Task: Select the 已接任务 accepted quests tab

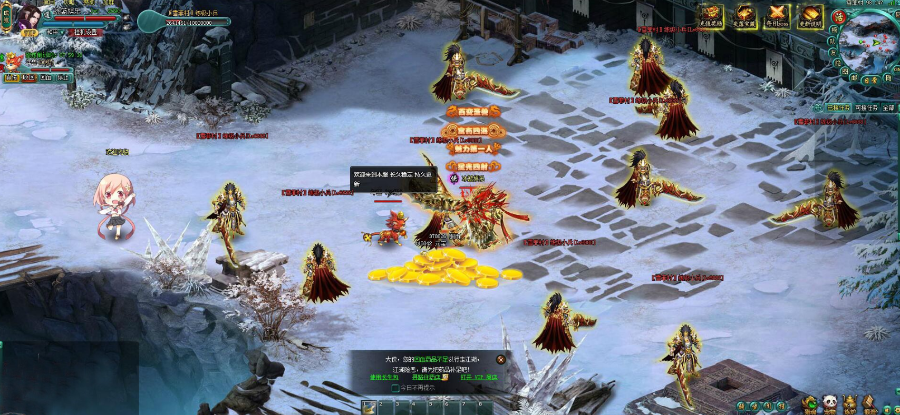Action: click(x=838, y=107)
